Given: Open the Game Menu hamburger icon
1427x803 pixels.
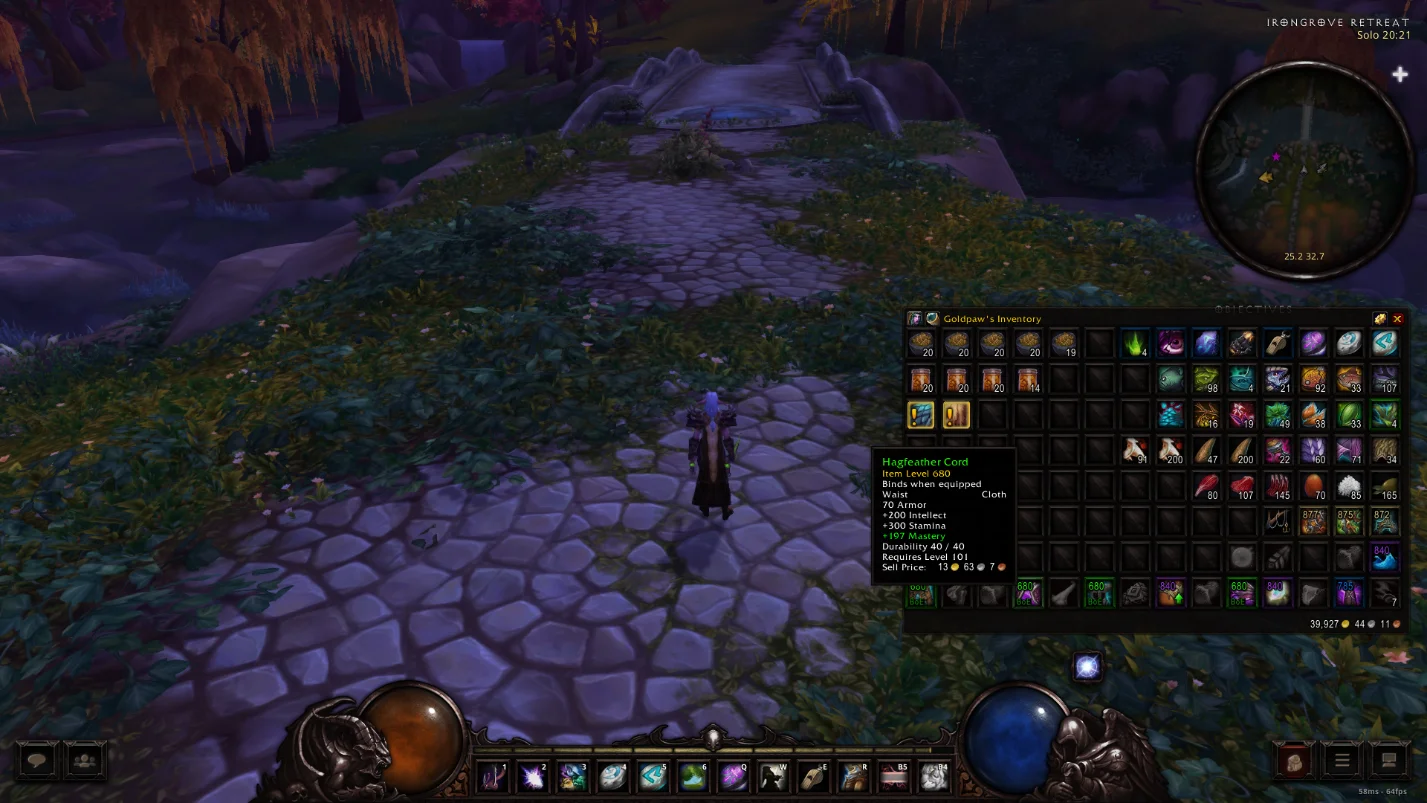Looking at the screenshot, I should (x=1342, y=760).
